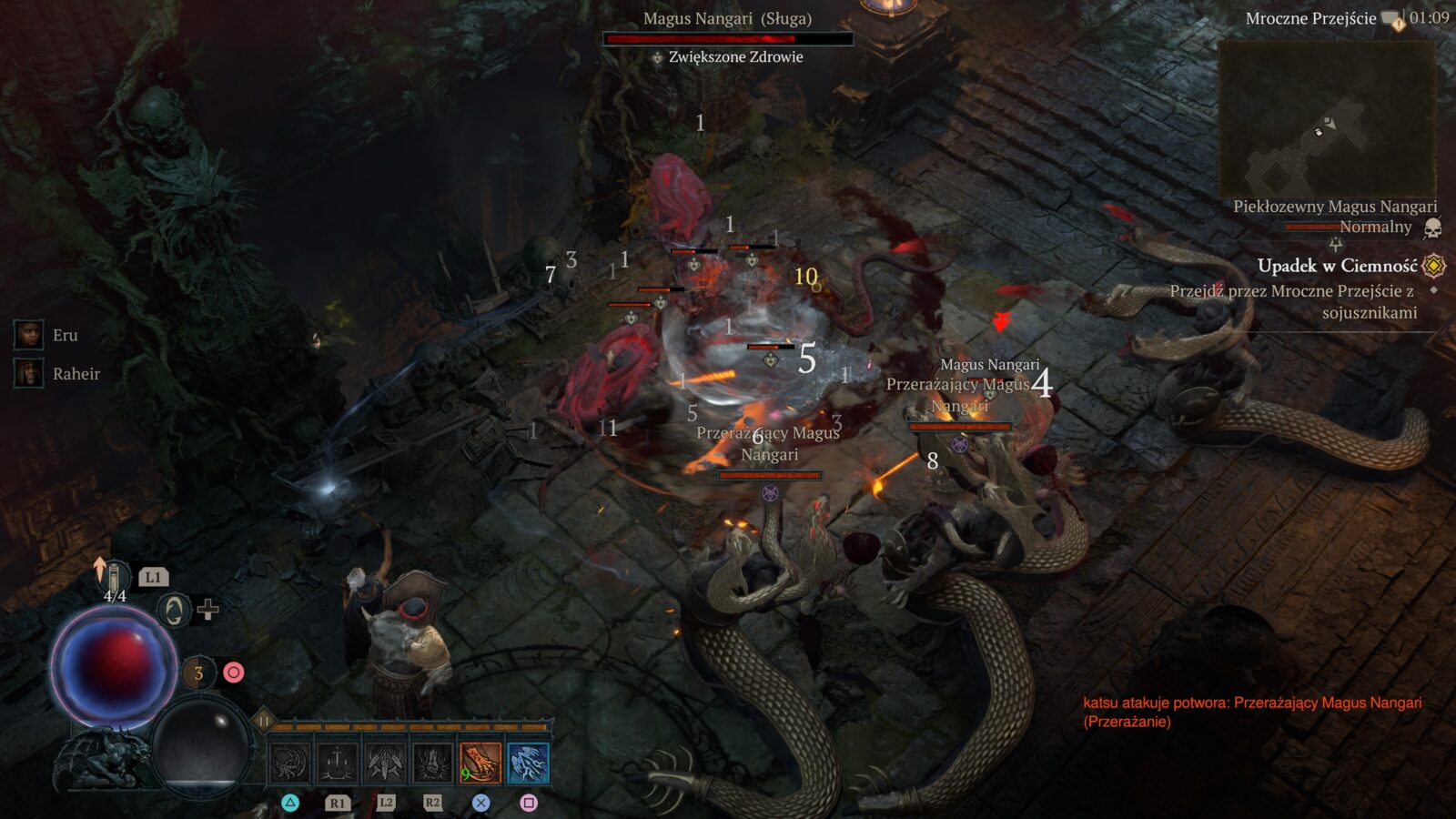Viewport: 1456px width, 819px height.
Task: Select the blades skill mapped to L2
Action: (383, 761)
